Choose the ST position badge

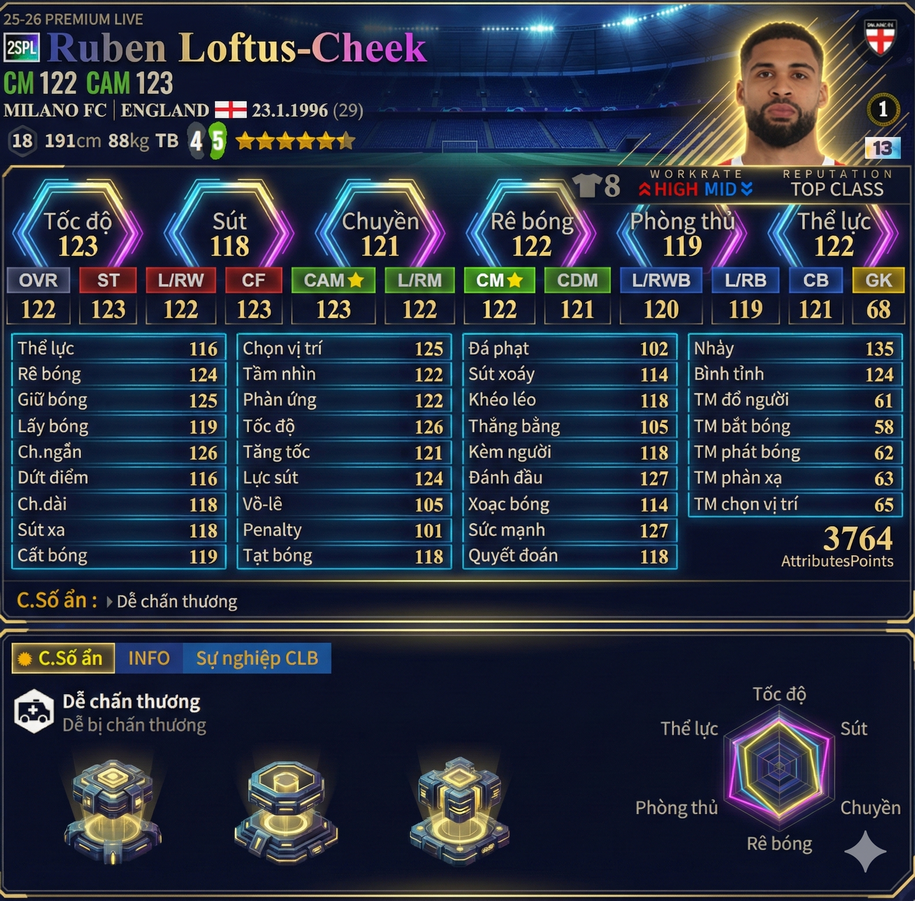(x=108, y=281)
